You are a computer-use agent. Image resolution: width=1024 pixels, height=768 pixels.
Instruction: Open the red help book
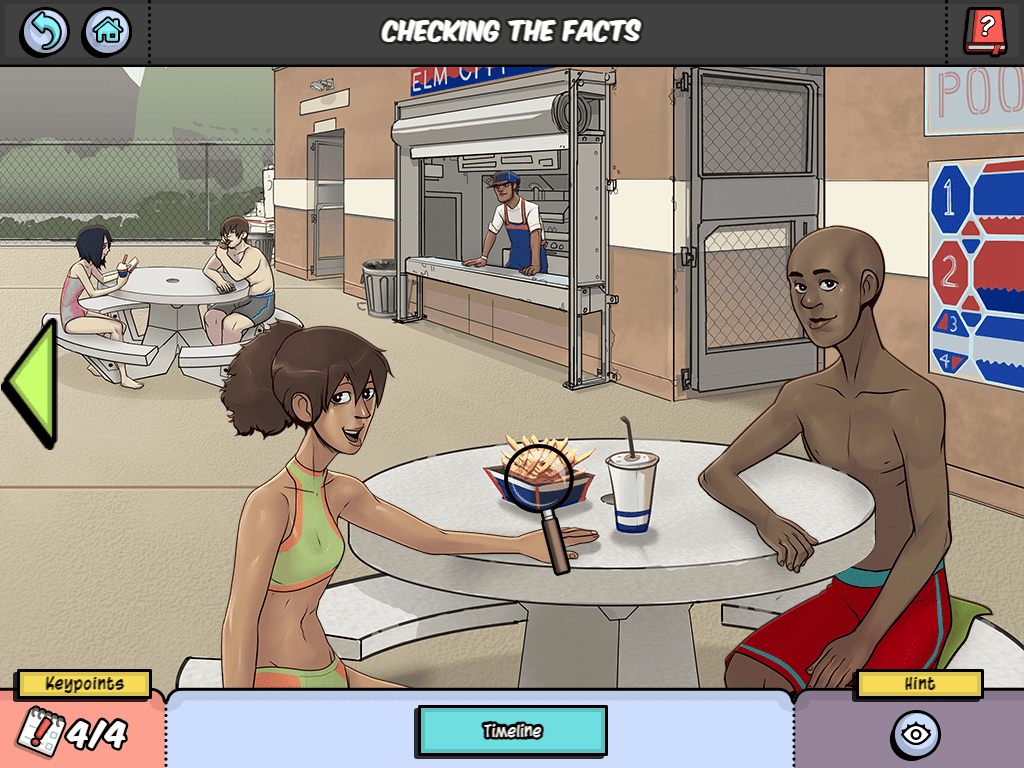click(x=985, y=31)
